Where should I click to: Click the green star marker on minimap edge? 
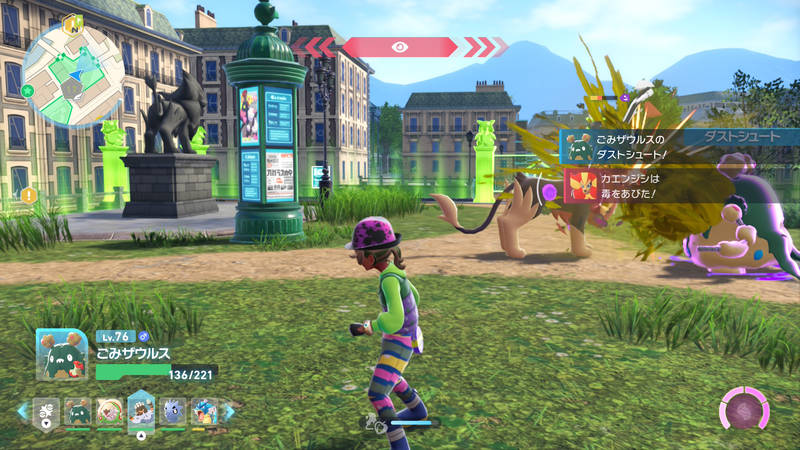[x=28, y=91]
